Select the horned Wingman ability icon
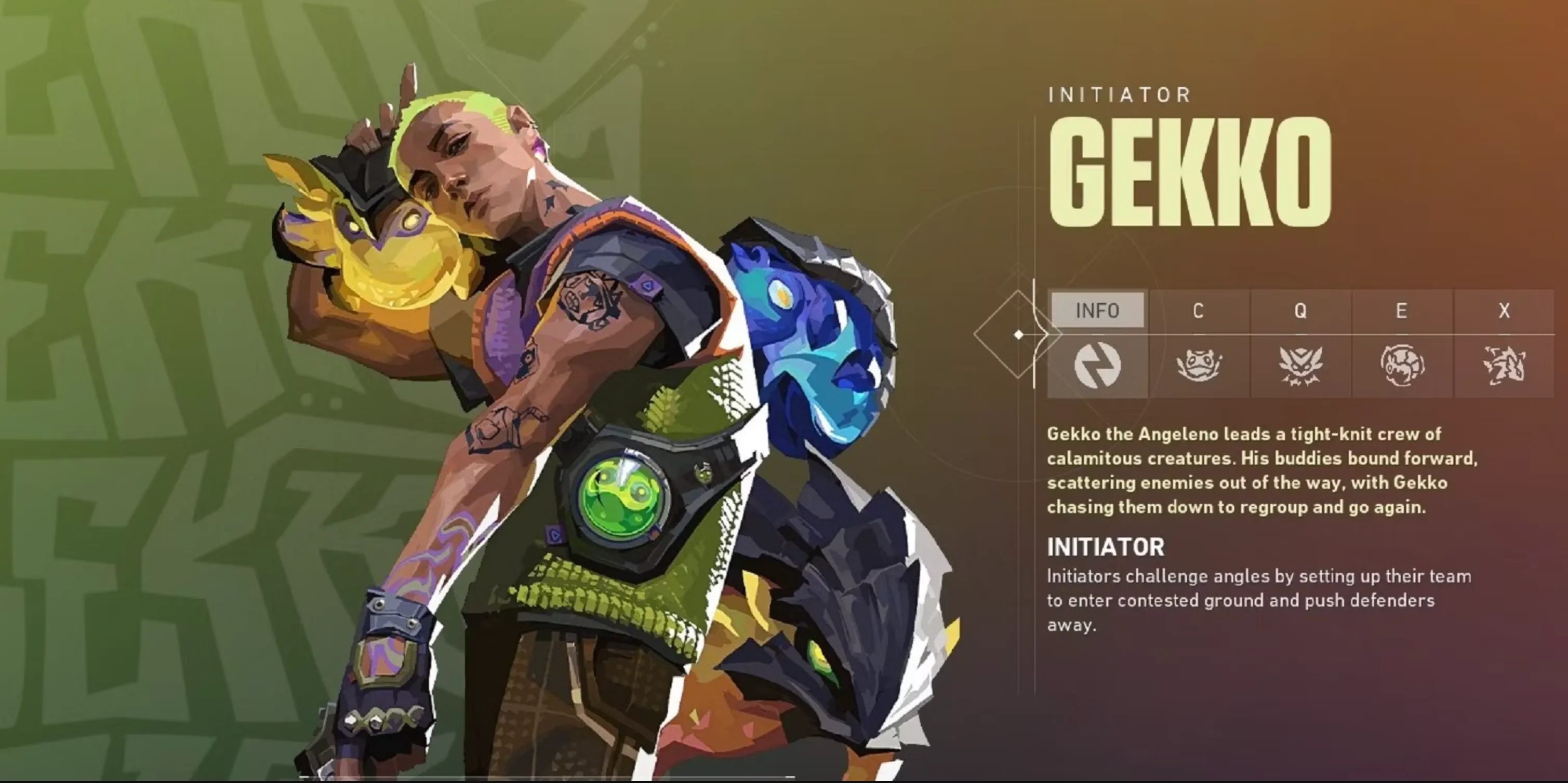 pos(1300,366)
